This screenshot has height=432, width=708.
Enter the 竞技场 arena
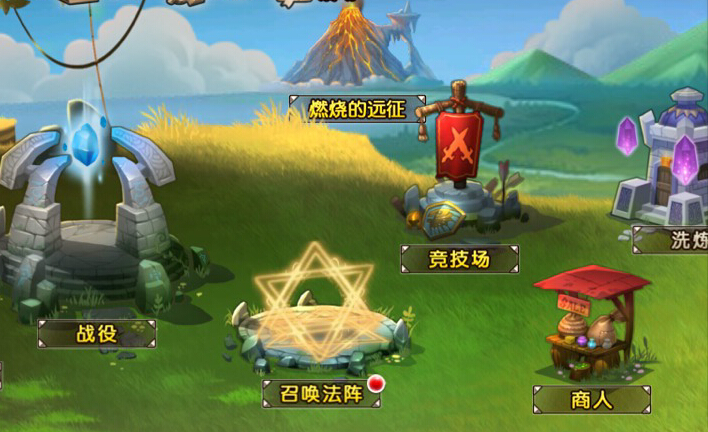click(459, 259)
